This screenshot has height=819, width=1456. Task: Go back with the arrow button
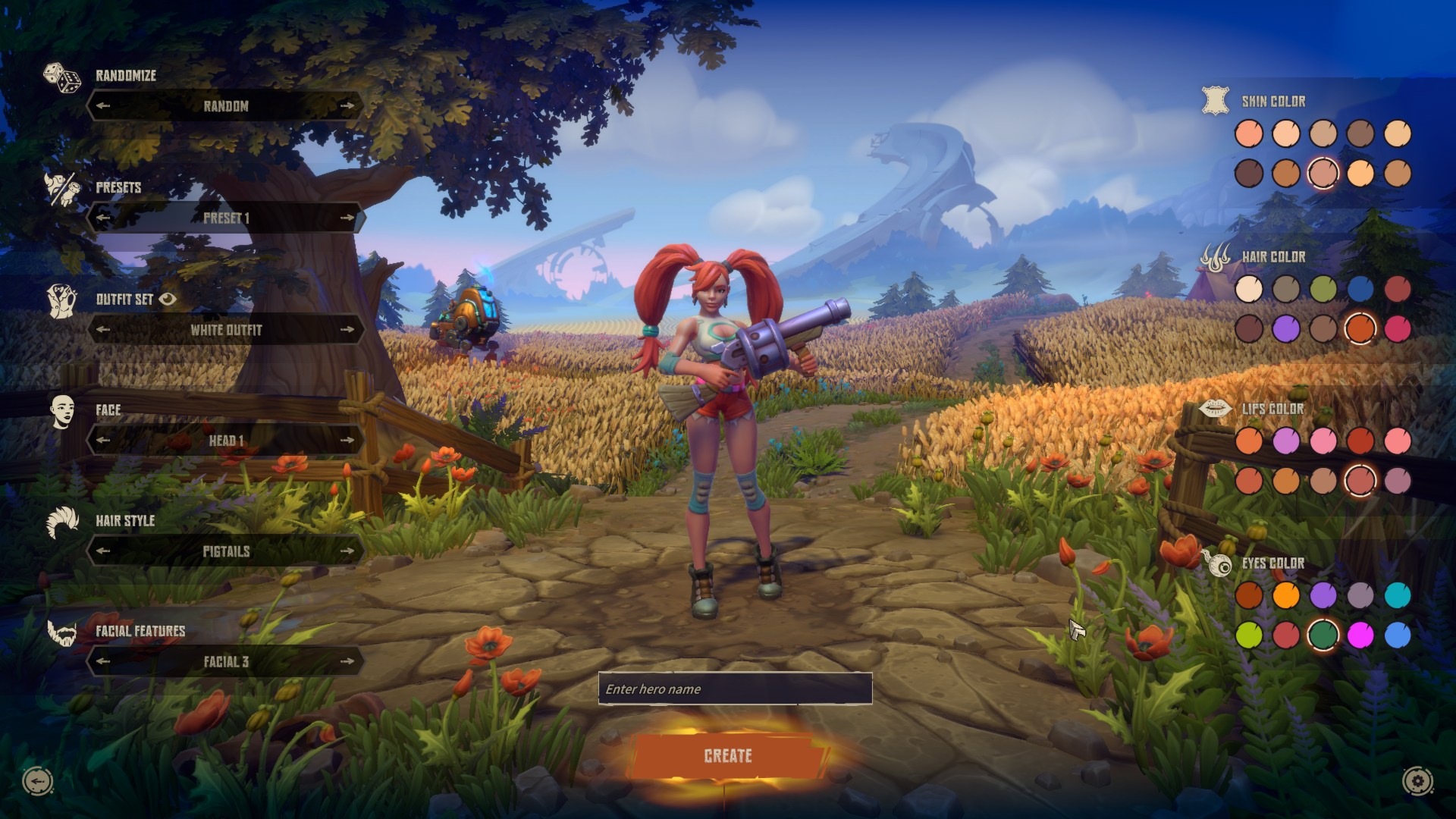(x=38, y=780)
